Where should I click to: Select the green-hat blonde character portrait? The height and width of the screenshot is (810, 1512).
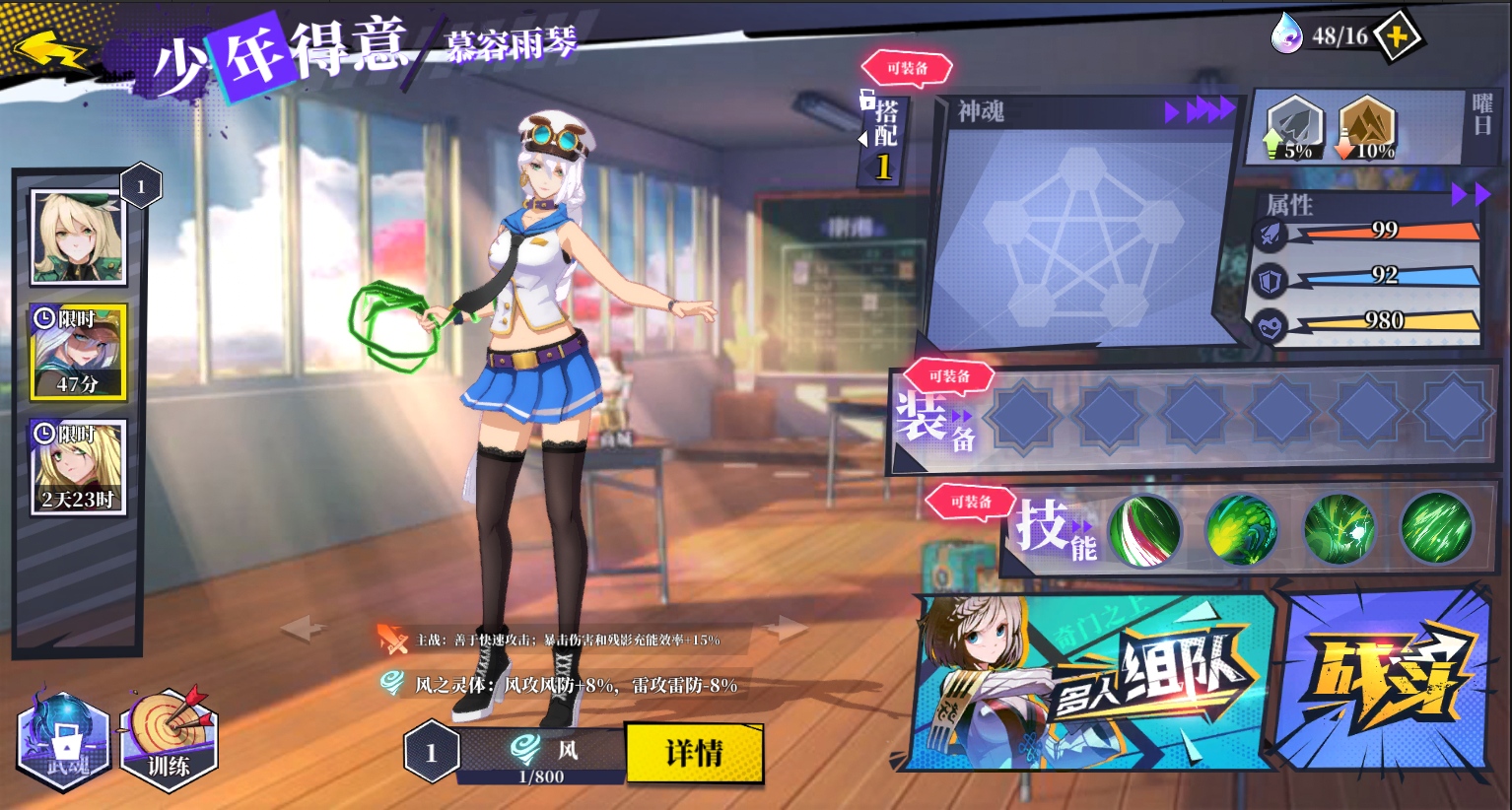pyautogui.click(x=79, y=237)
